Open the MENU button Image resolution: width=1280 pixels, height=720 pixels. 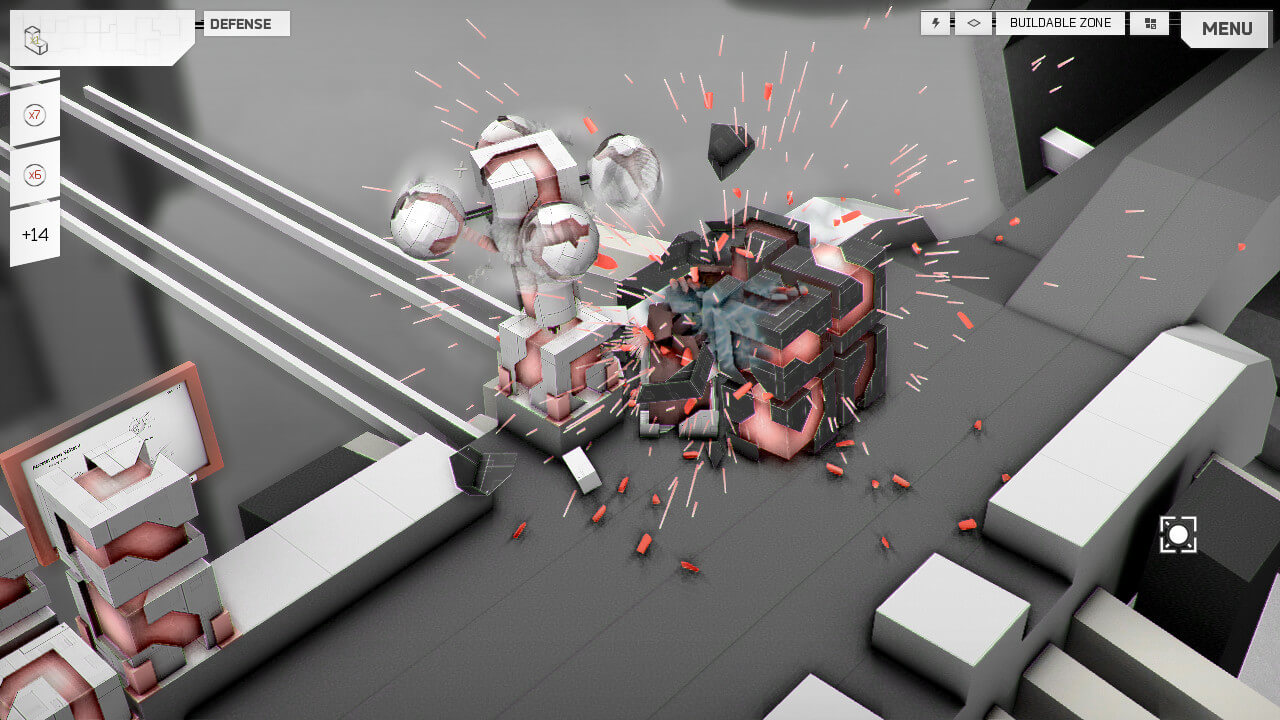1227,29
